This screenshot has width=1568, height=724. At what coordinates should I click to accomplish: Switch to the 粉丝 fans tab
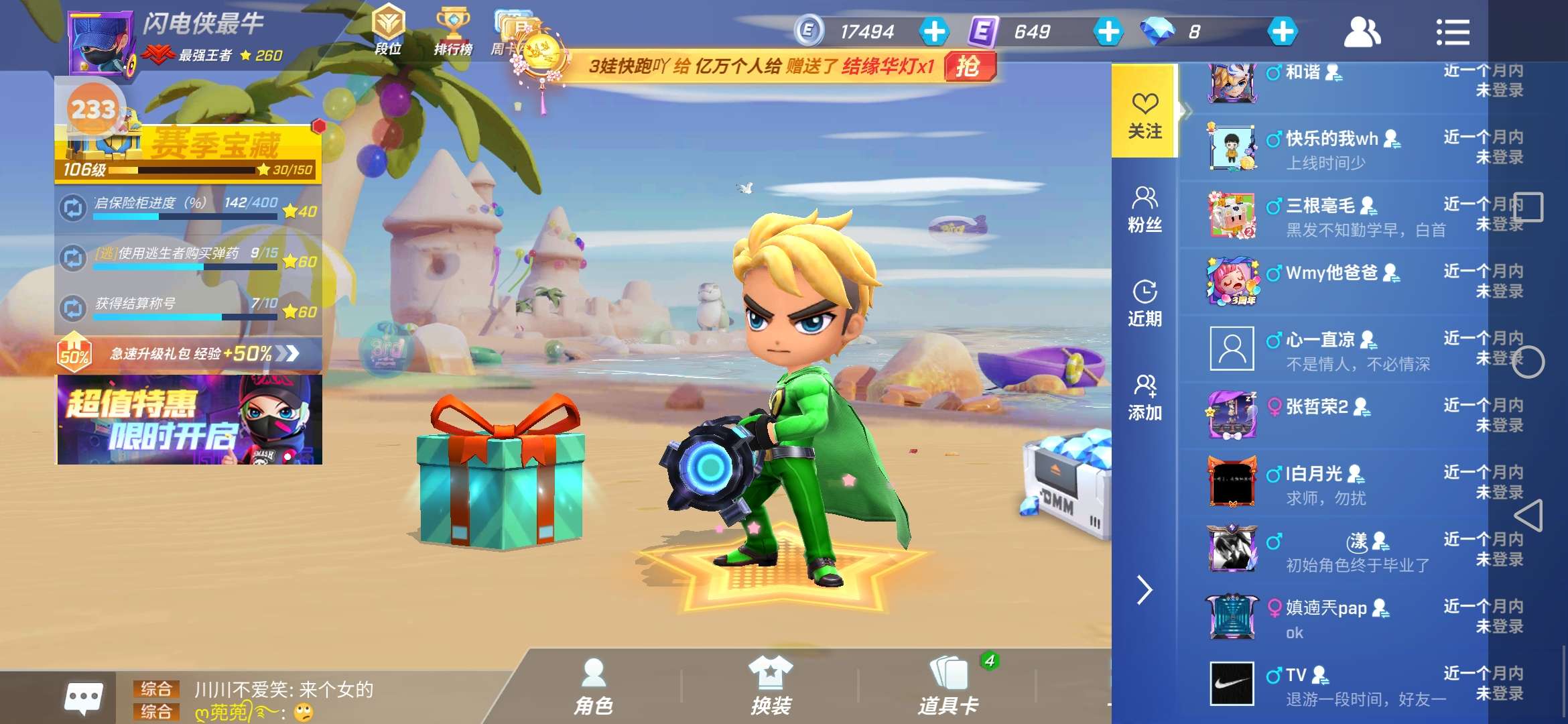click(x=1145, y=209)
